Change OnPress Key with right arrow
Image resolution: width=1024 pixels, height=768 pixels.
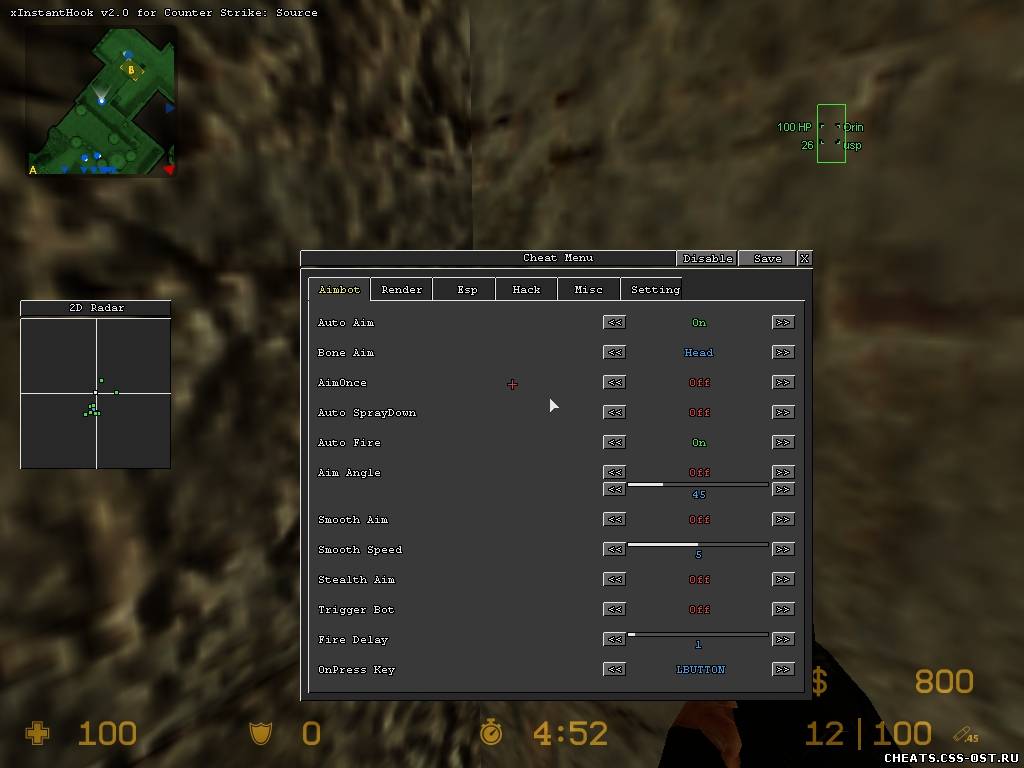[783, 669]
